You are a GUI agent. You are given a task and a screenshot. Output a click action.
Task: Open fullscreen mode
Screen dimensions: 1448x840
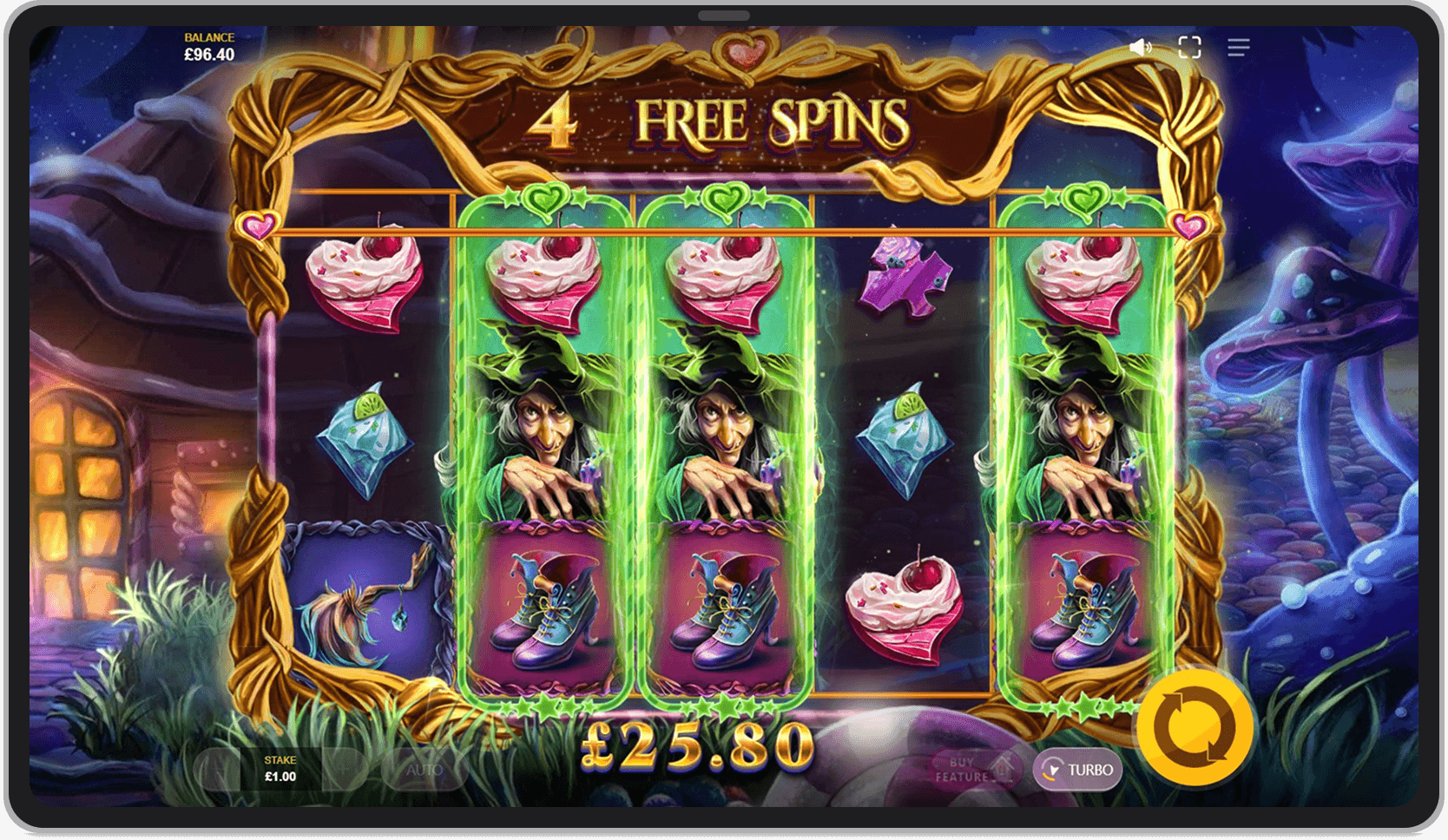click(1190, 47)
